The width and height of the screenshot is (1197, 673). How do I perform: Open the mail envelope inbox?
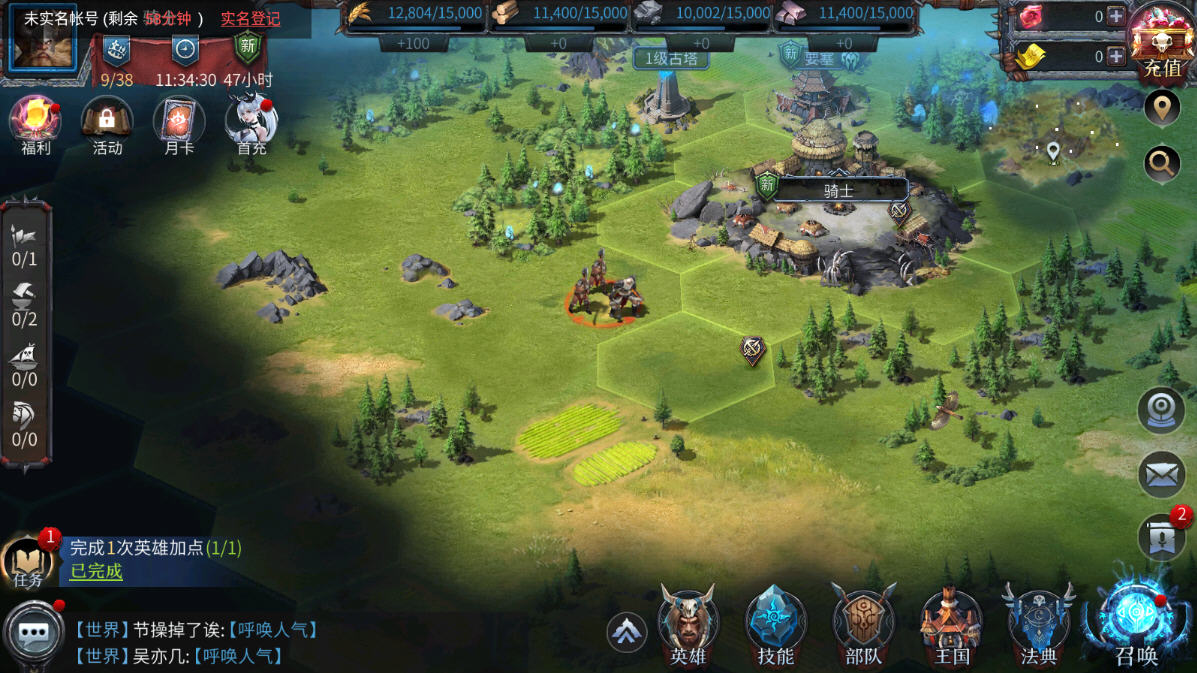1161,475
